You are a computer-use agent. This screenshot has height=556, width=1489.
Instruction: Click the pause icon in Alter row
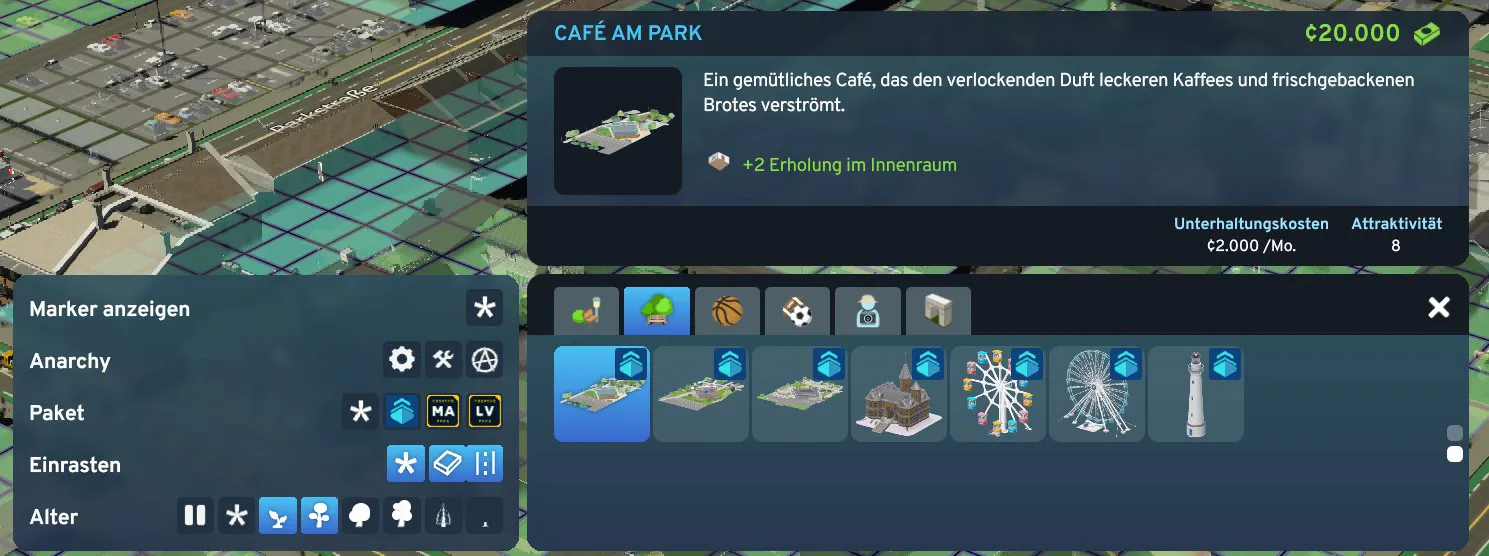(195, 516)
